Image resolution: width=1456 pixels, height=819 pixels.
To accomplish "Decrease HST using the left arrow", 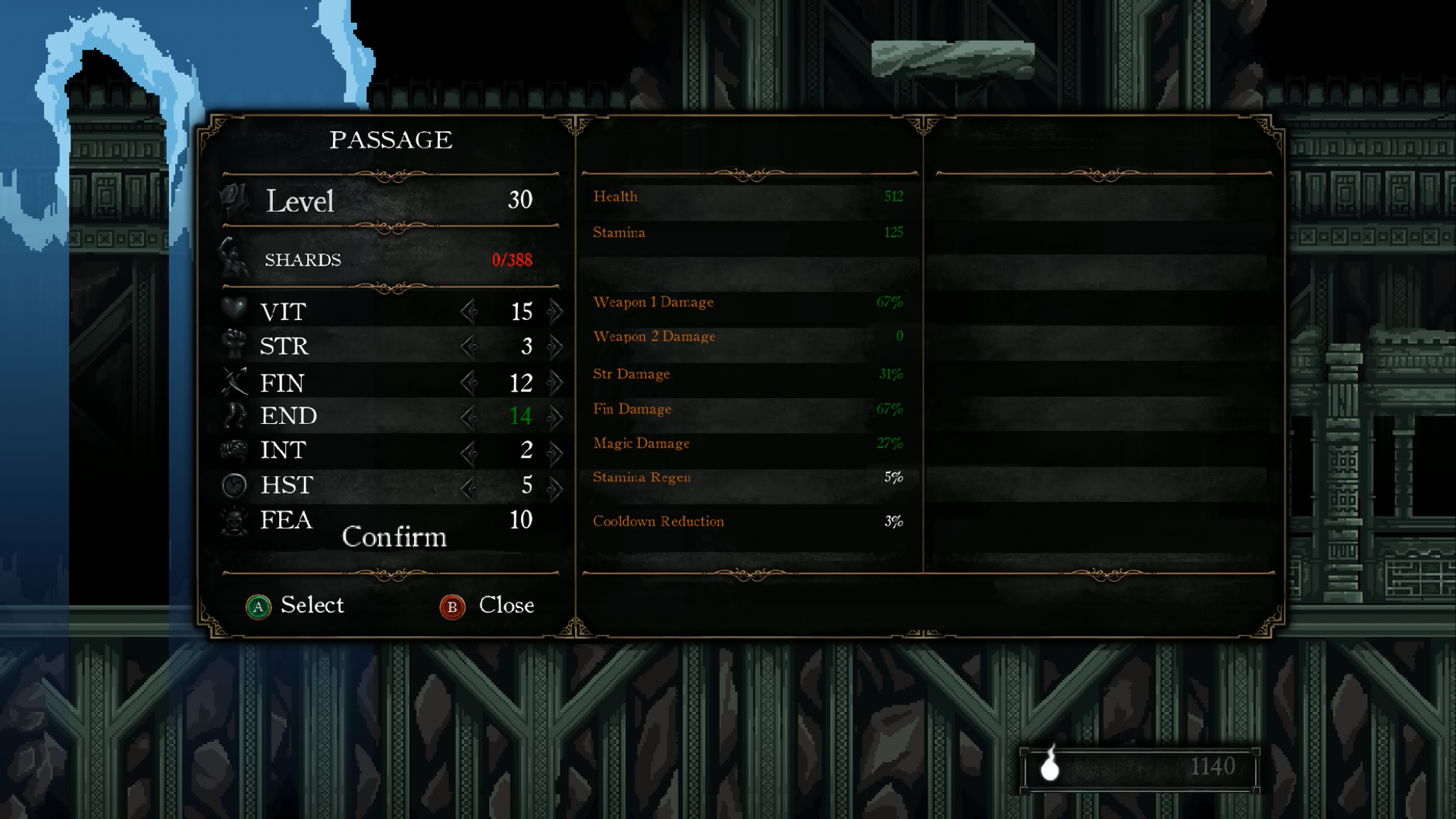I will (468, 487).
